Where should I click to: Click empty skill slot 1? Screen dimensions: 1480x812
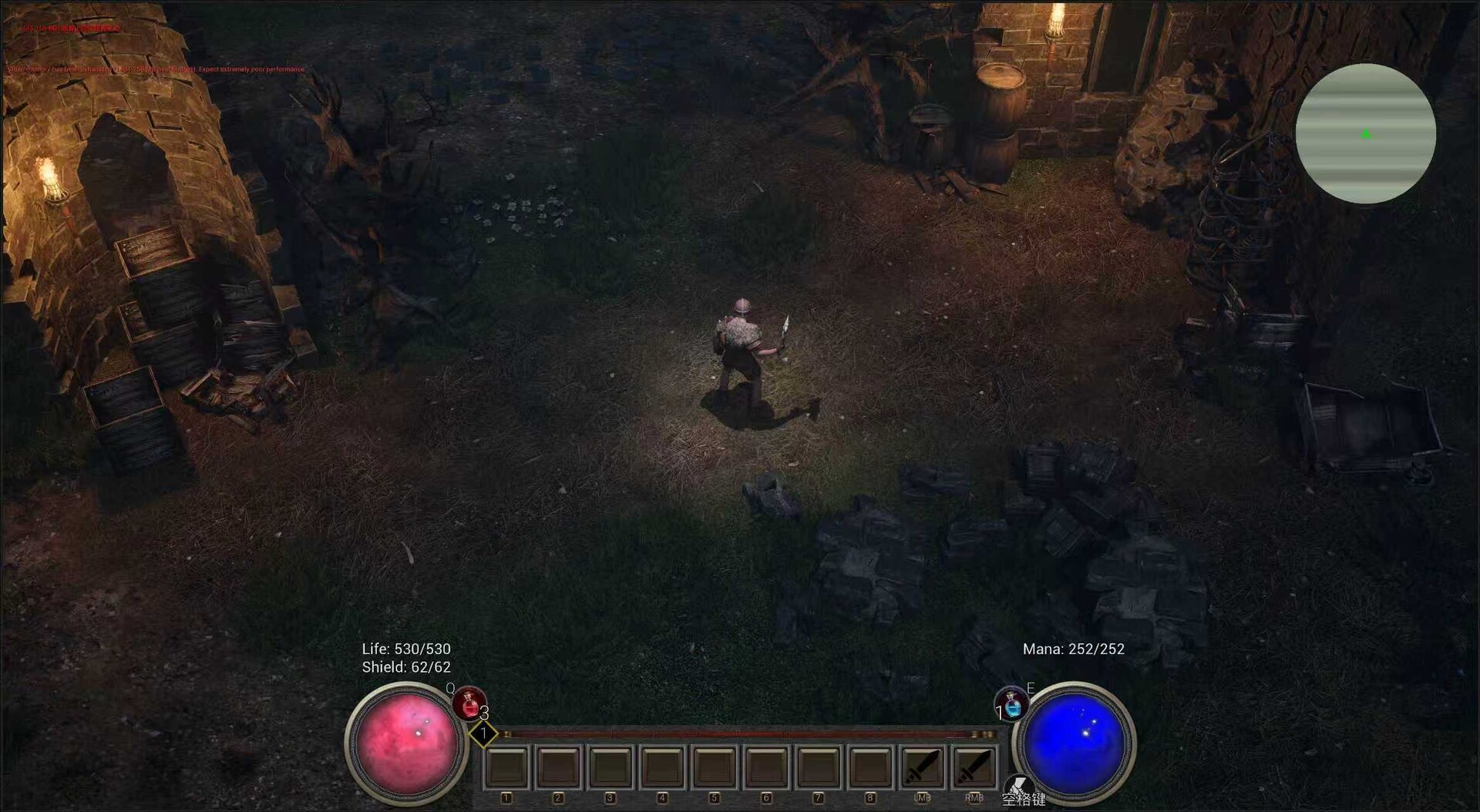pos(506,766)
